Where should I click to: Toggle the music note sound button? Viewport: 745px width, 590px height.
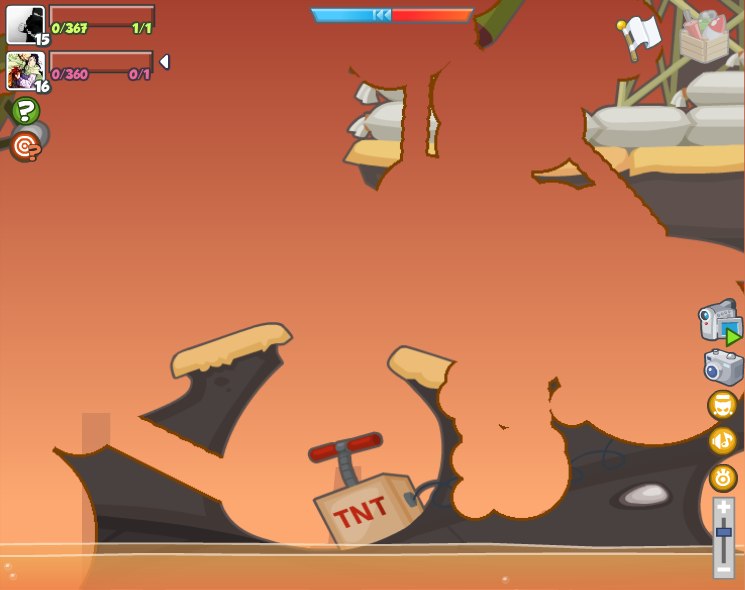pos(723,441)
